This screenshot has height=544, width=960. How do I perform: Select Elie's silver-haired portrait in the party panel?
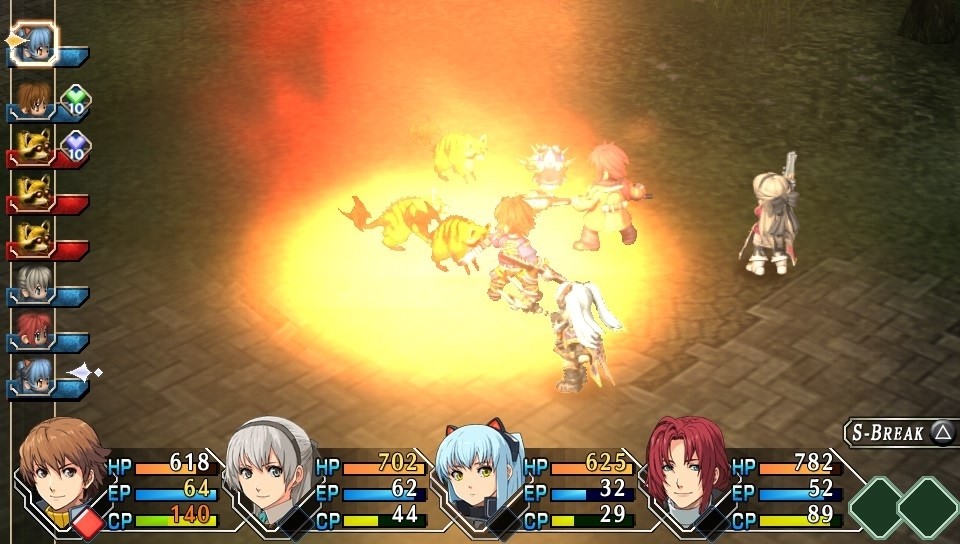pos(269,466)
